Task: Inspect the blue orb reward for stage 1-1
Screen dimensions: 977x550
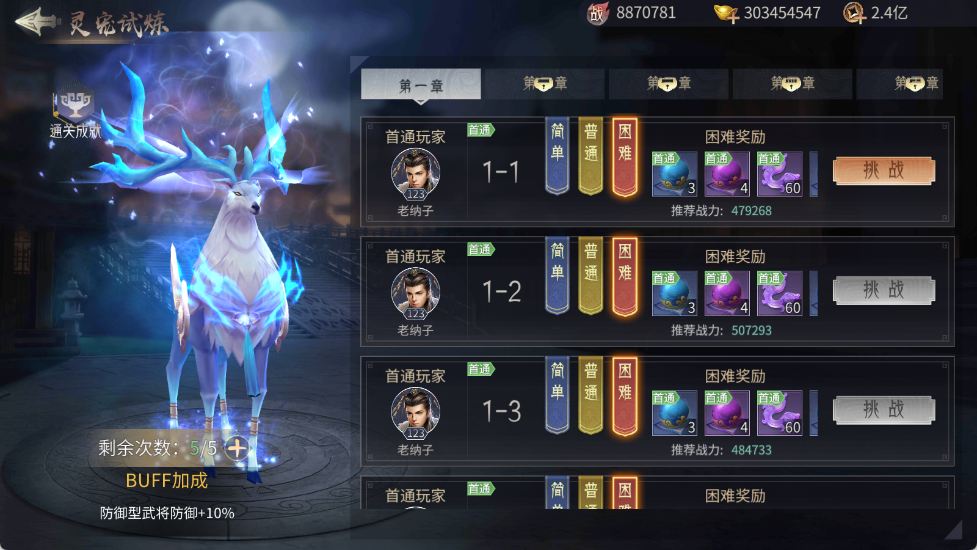Action: tap(674, 174)
